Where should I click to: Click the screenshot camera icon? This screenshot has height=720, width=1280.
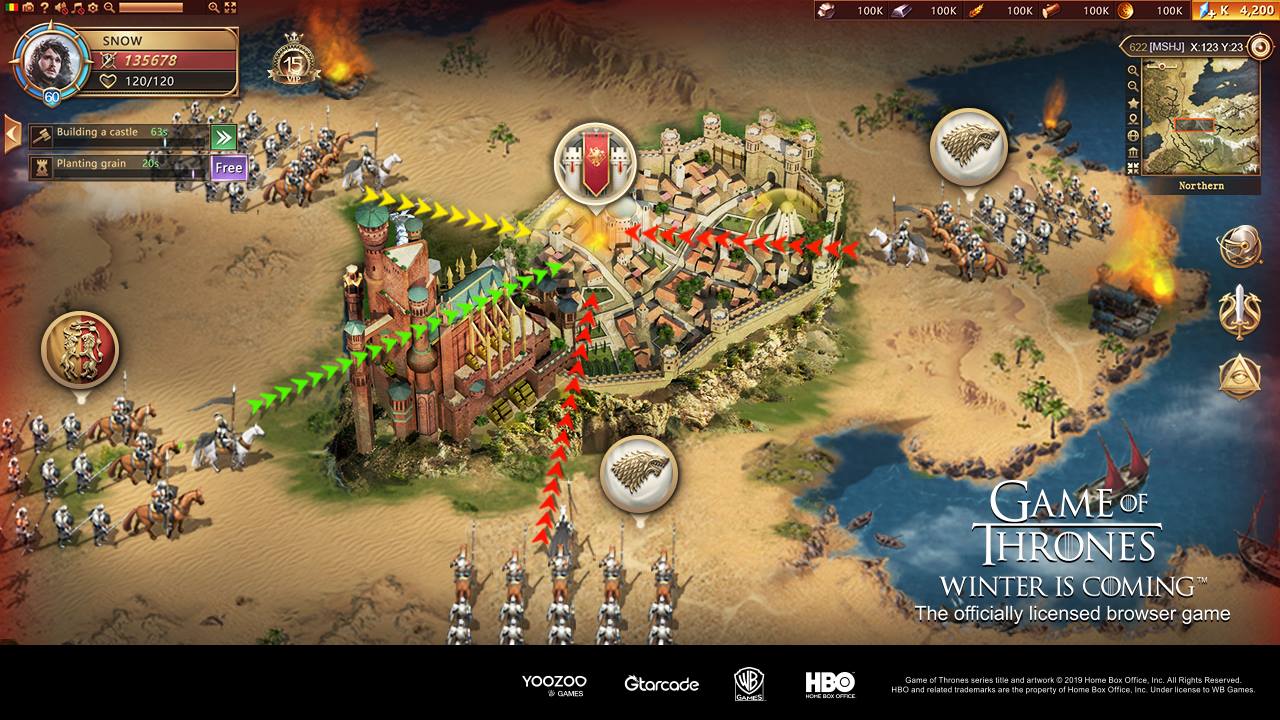point(28,8)
